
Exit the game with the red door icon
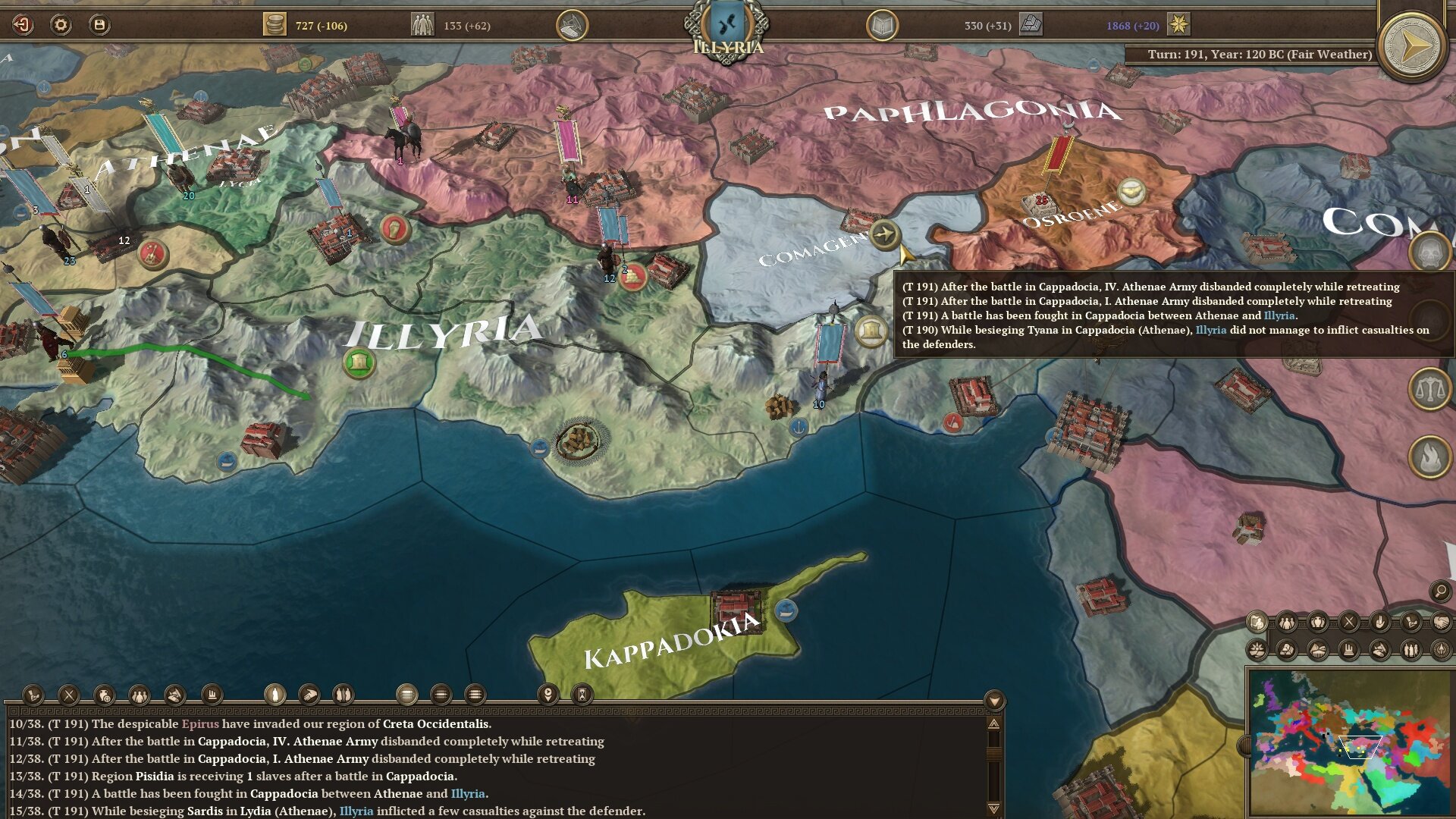[x=23, y=25]
